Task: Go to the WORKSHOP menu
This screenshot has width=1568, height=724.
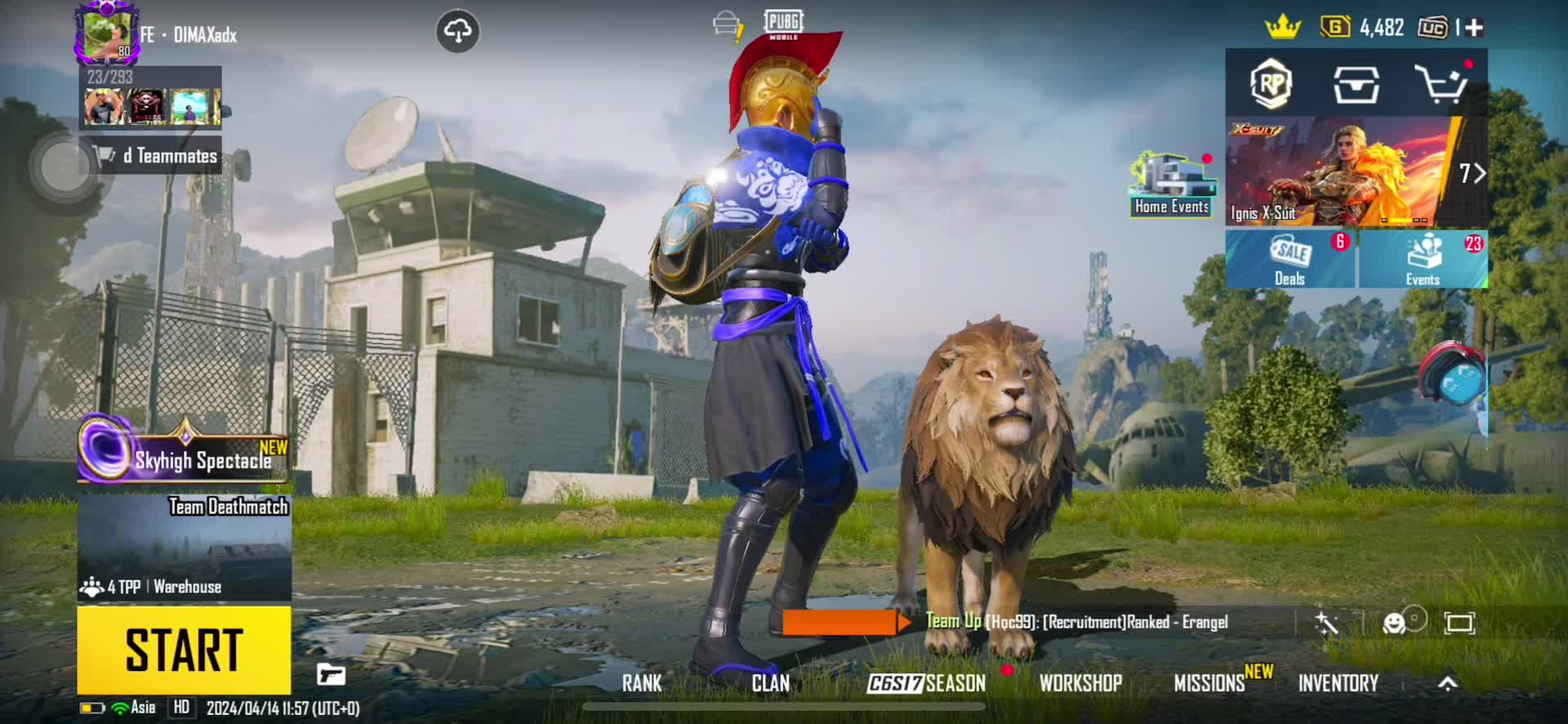Action: [1080, 683]
